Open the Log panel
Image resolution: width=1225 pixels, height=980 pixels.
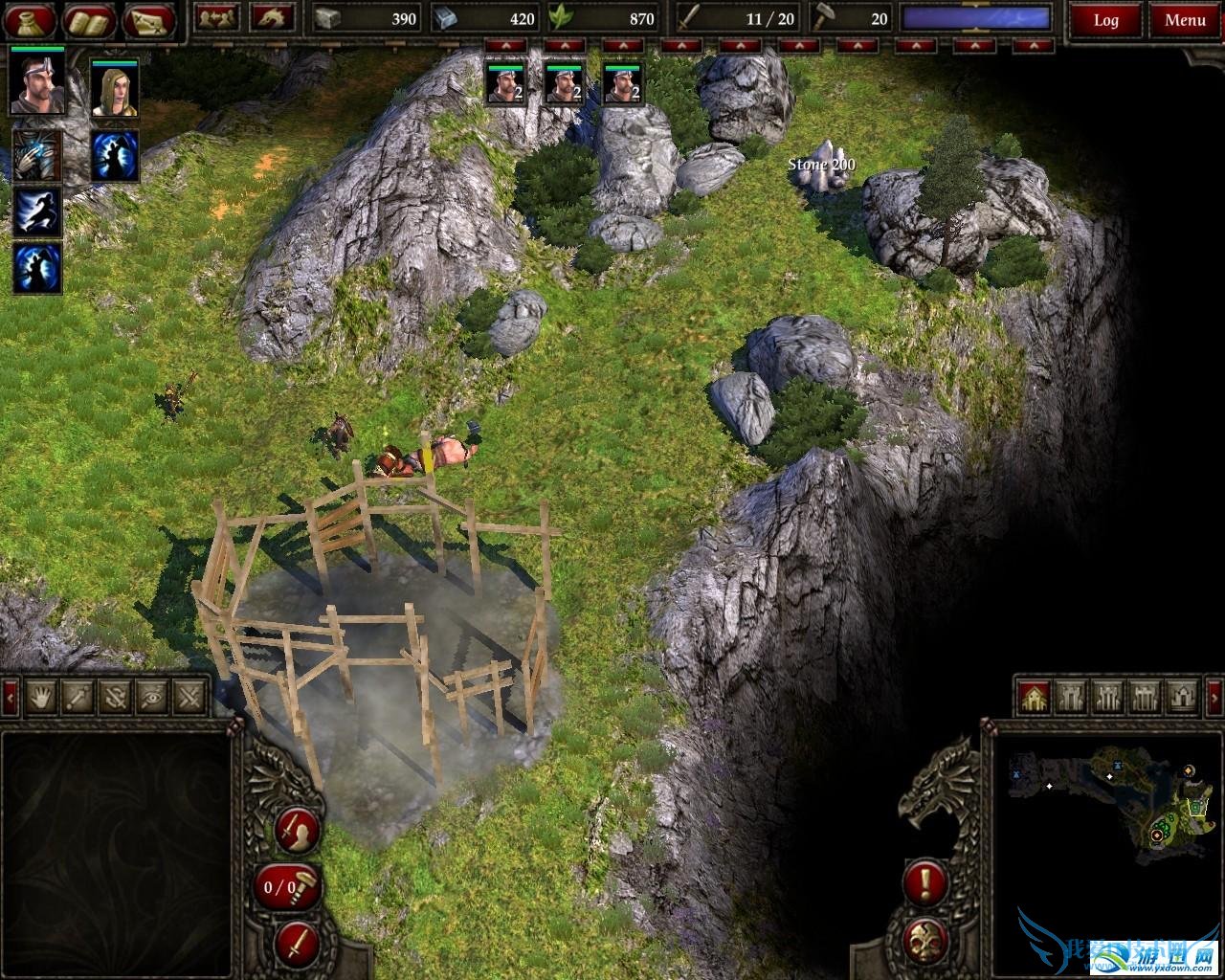click(1105, 19)
